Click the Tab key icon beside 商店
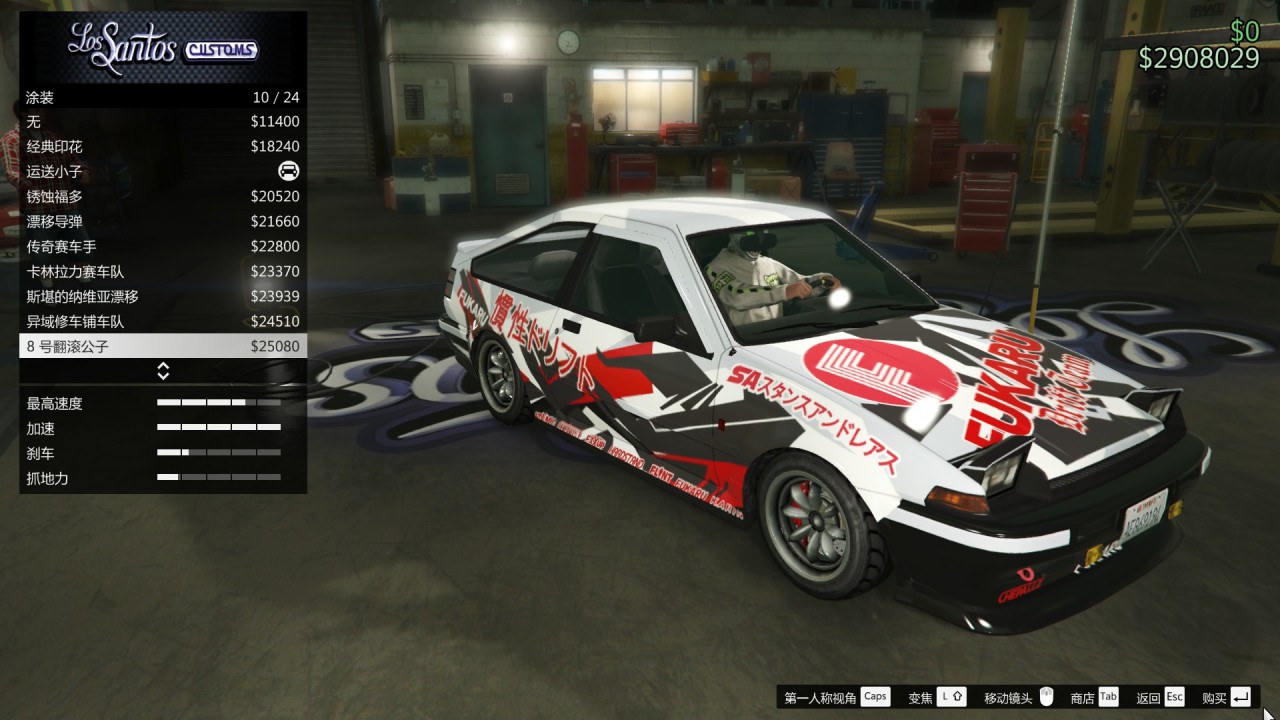Viewport: 1280px width, 720px height. (x=1109, y=696)
